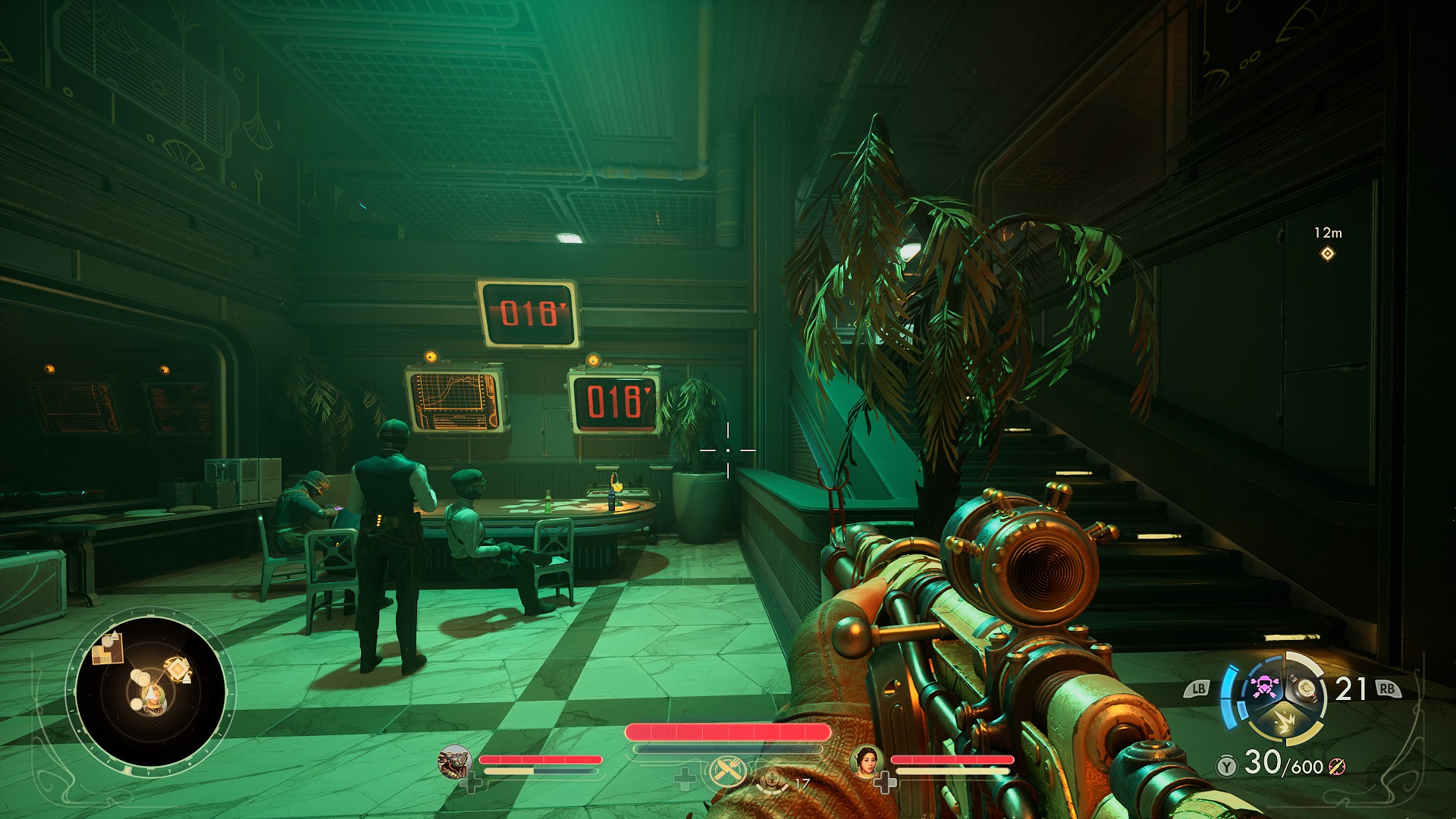The height and width of the screenshot is (819, 1456).
Task: Open the circular minimap
Action: 150,690
